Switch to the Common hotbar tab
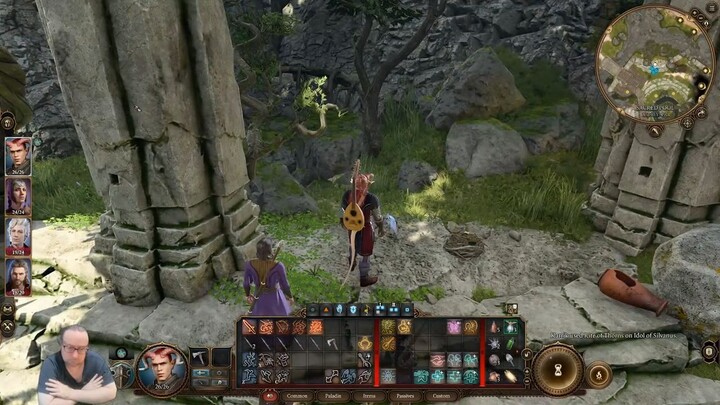The image size is (720, 405). (x=297, y=395)
